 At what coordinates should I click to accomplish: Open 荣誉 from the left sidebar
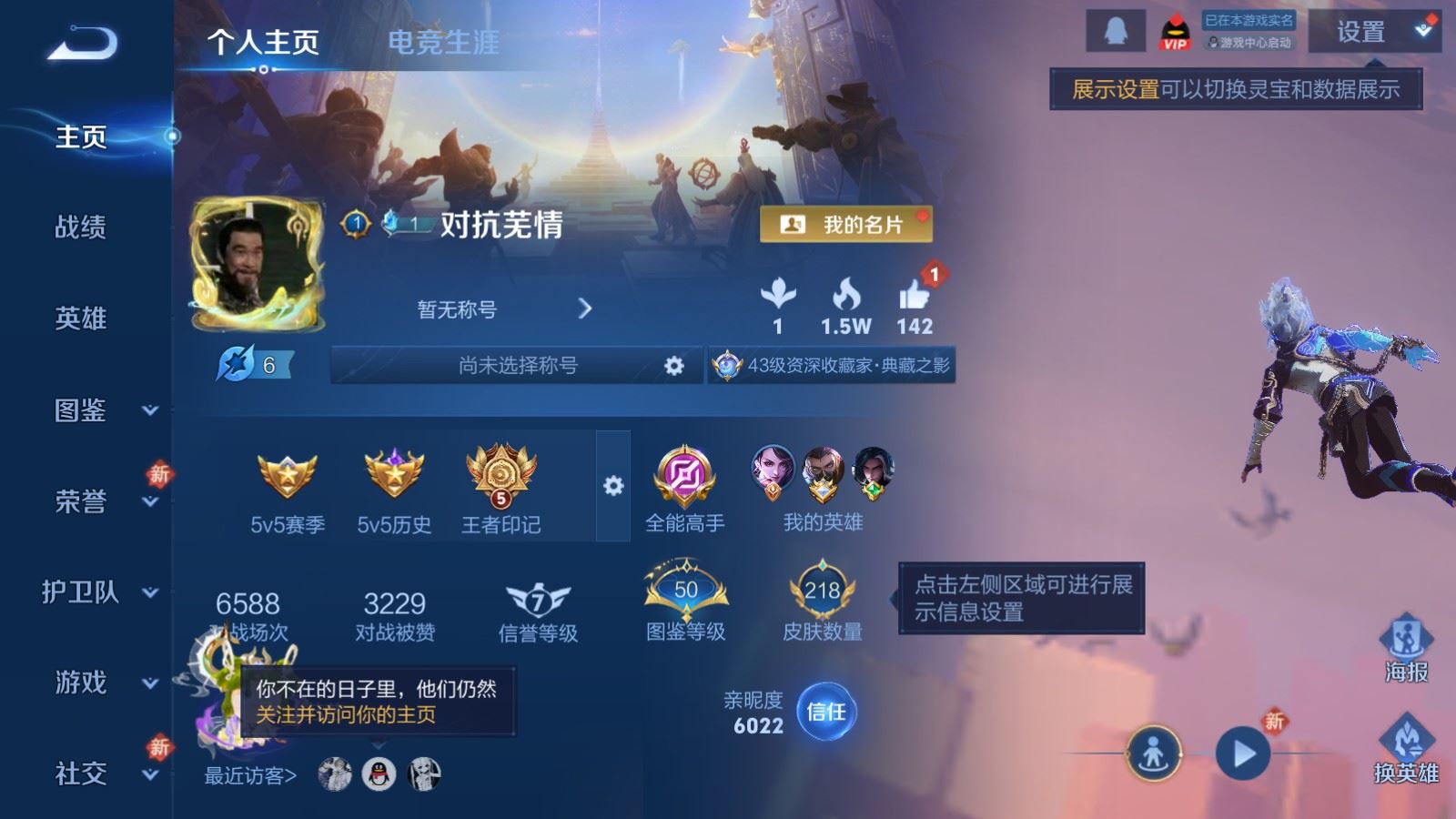click(80, 500)
